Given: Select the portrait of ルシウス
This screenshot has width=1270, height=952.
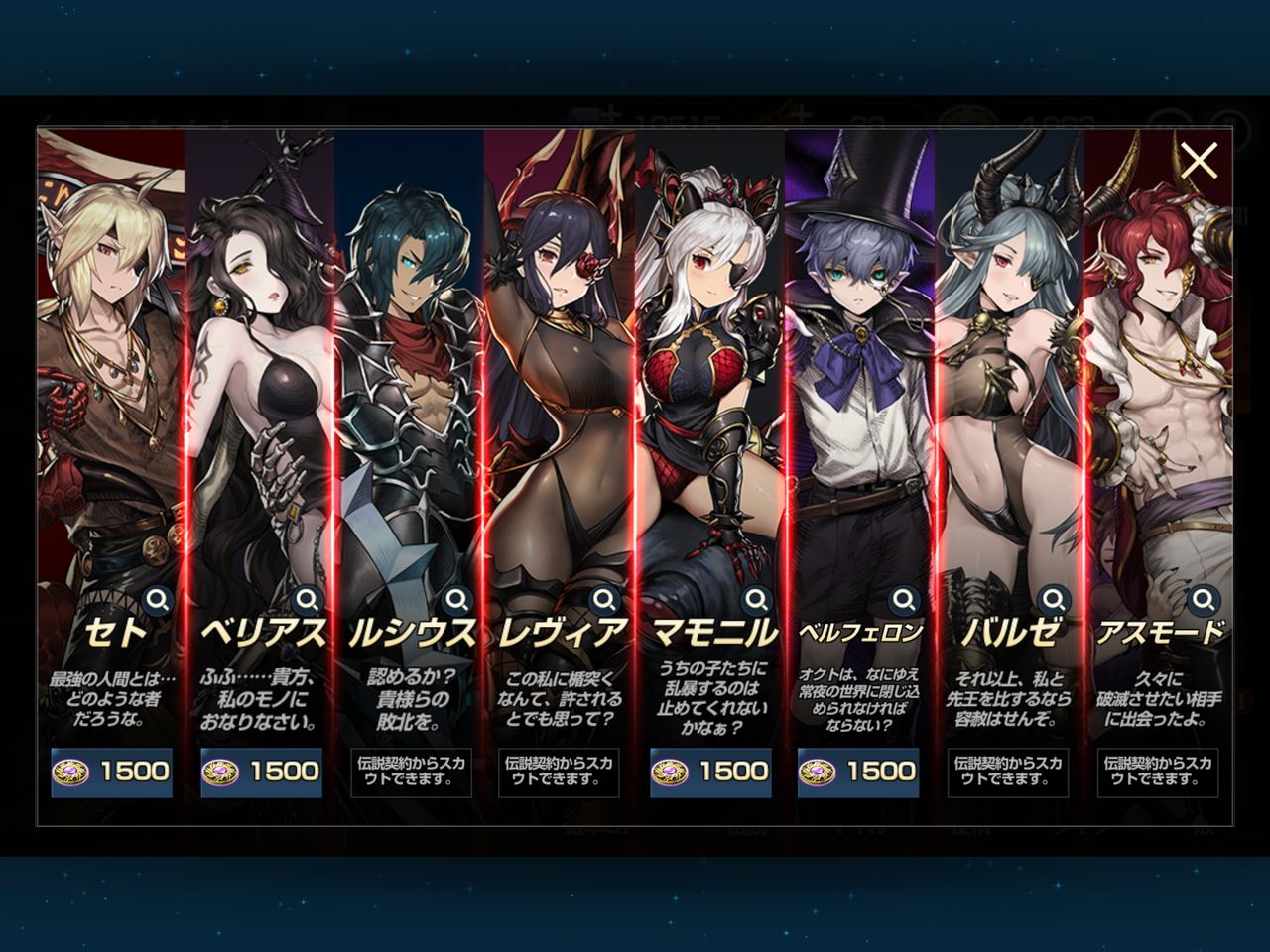Looking at the screenshot, I should (x=409, y=377).
